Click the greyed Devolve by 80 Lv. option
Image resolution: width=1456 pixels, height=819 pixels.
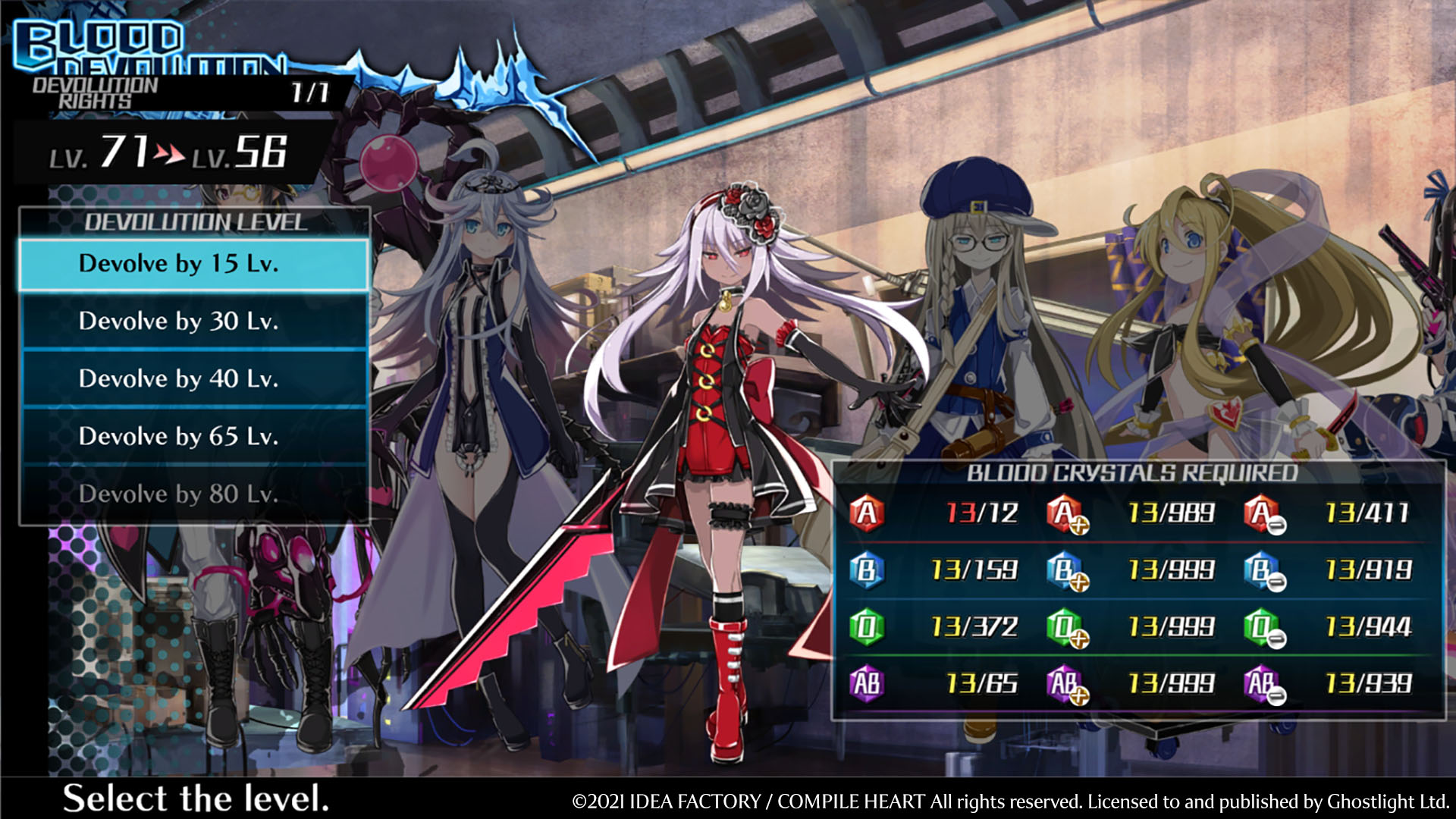(194, 494)
